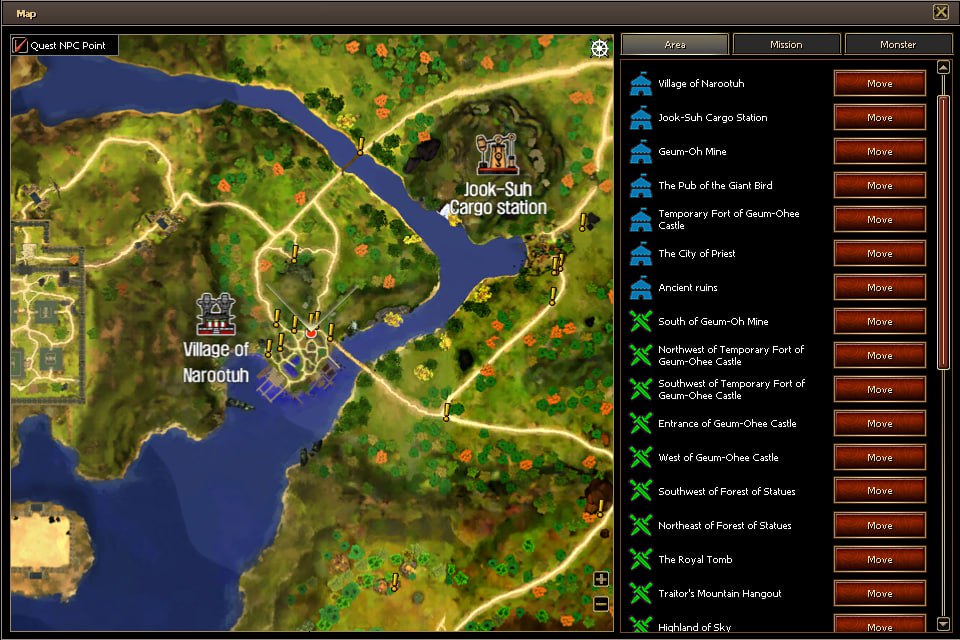Move to Village of Narootuh

(x=879, y=84)
